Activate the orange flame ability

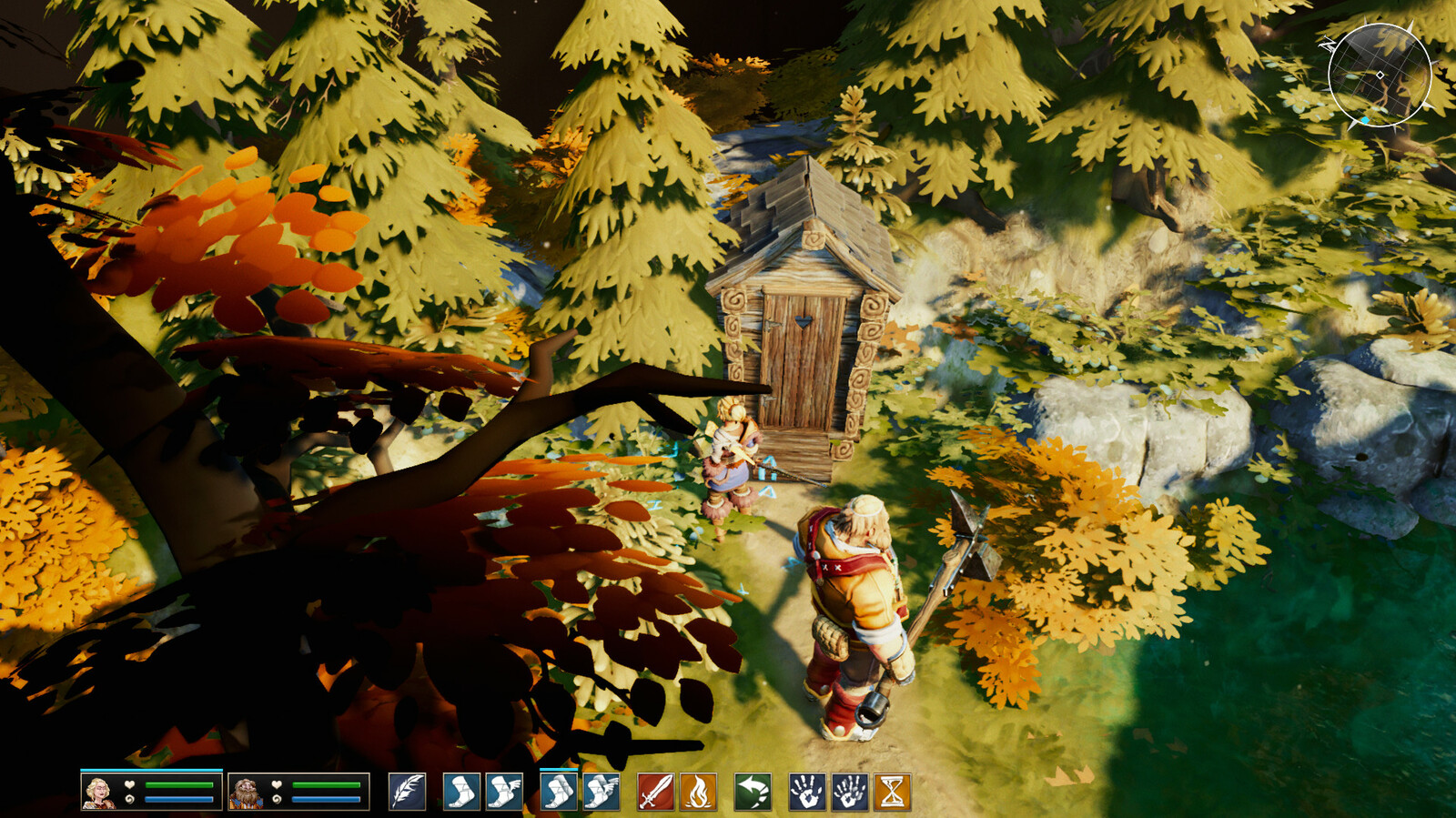click(x=698, y=792)
